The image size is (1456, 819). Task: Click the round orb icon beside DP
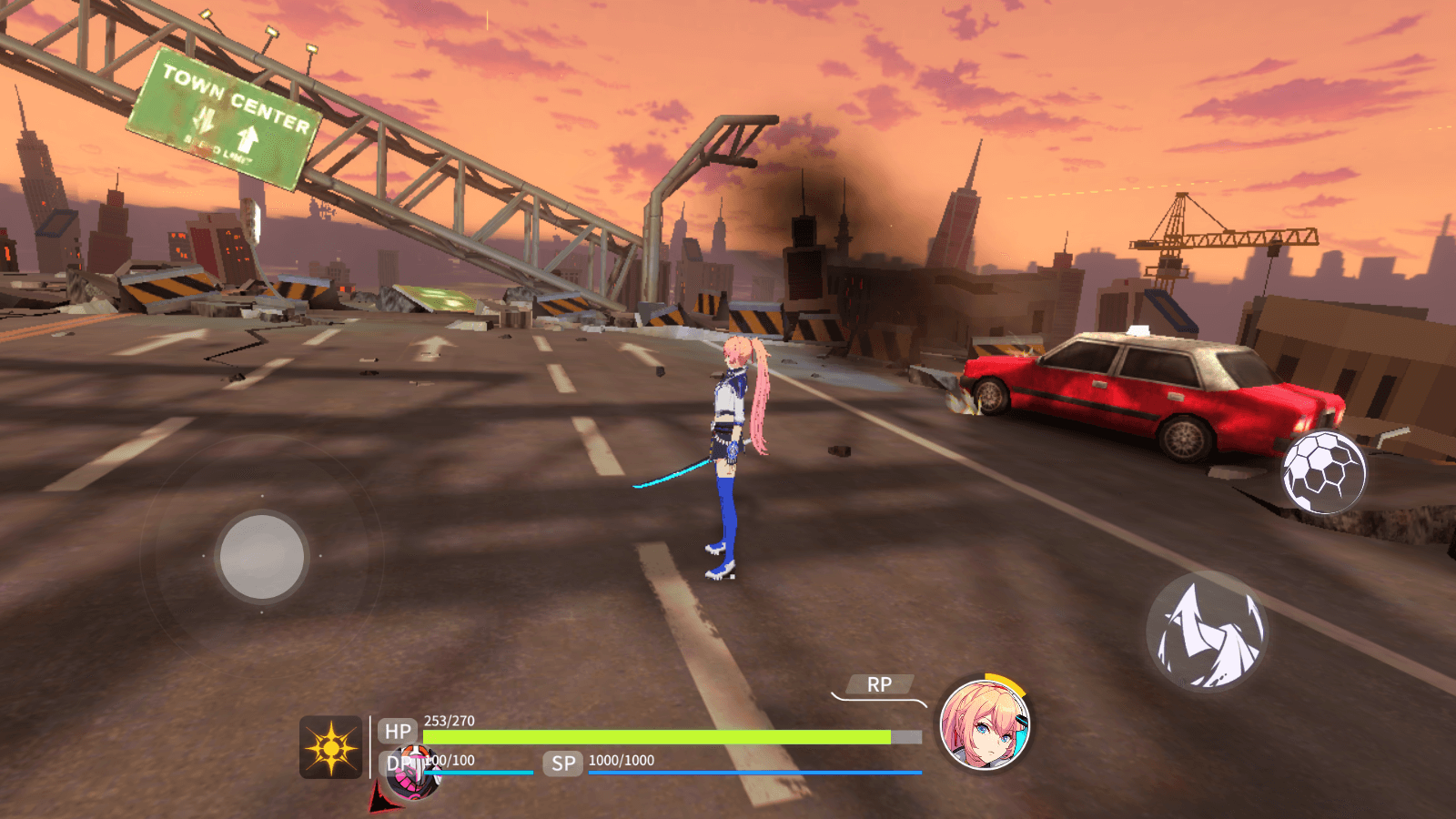[417, 772]
